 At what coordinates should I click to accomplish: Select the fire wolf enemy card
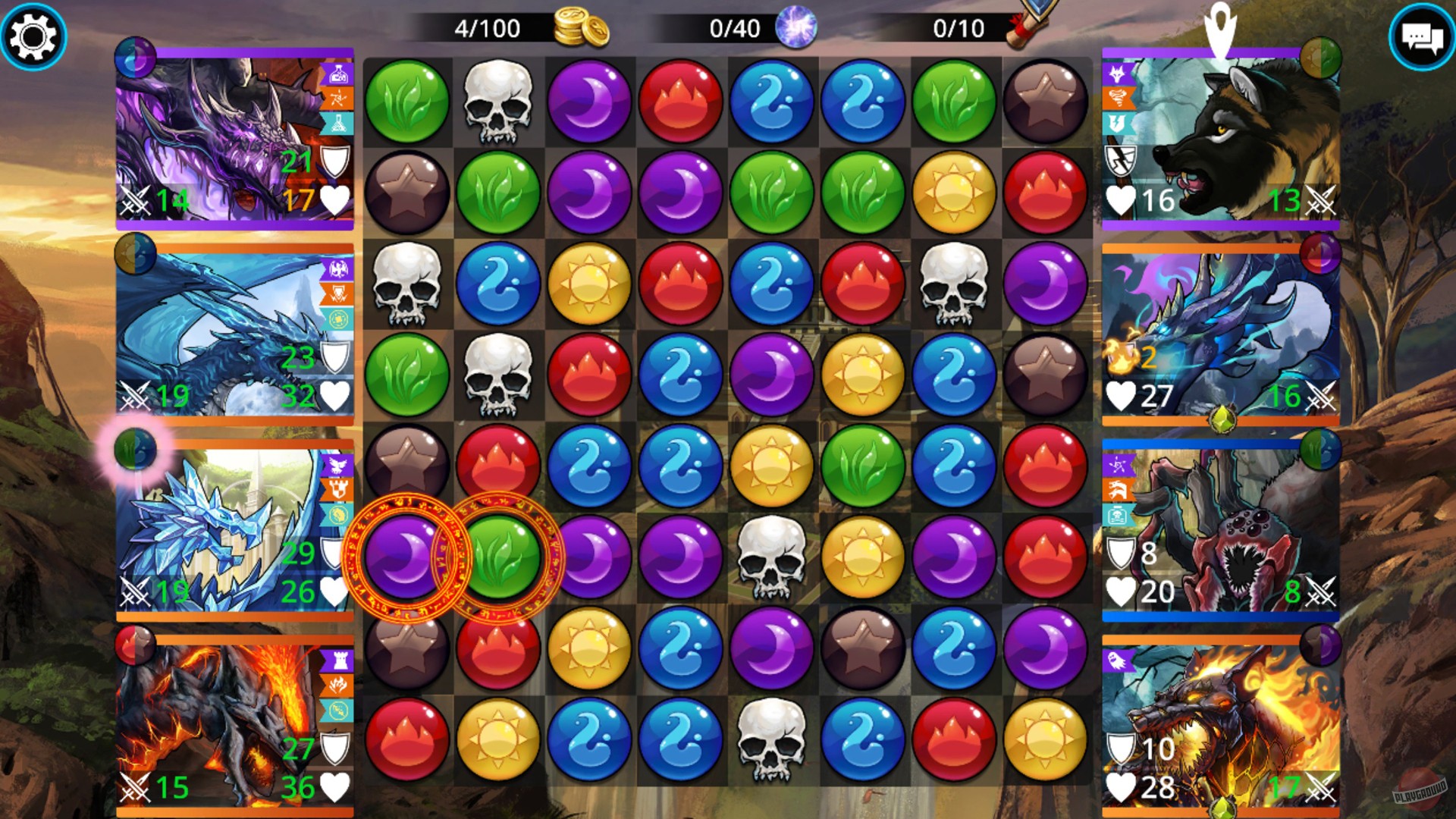pos(1221,720)
